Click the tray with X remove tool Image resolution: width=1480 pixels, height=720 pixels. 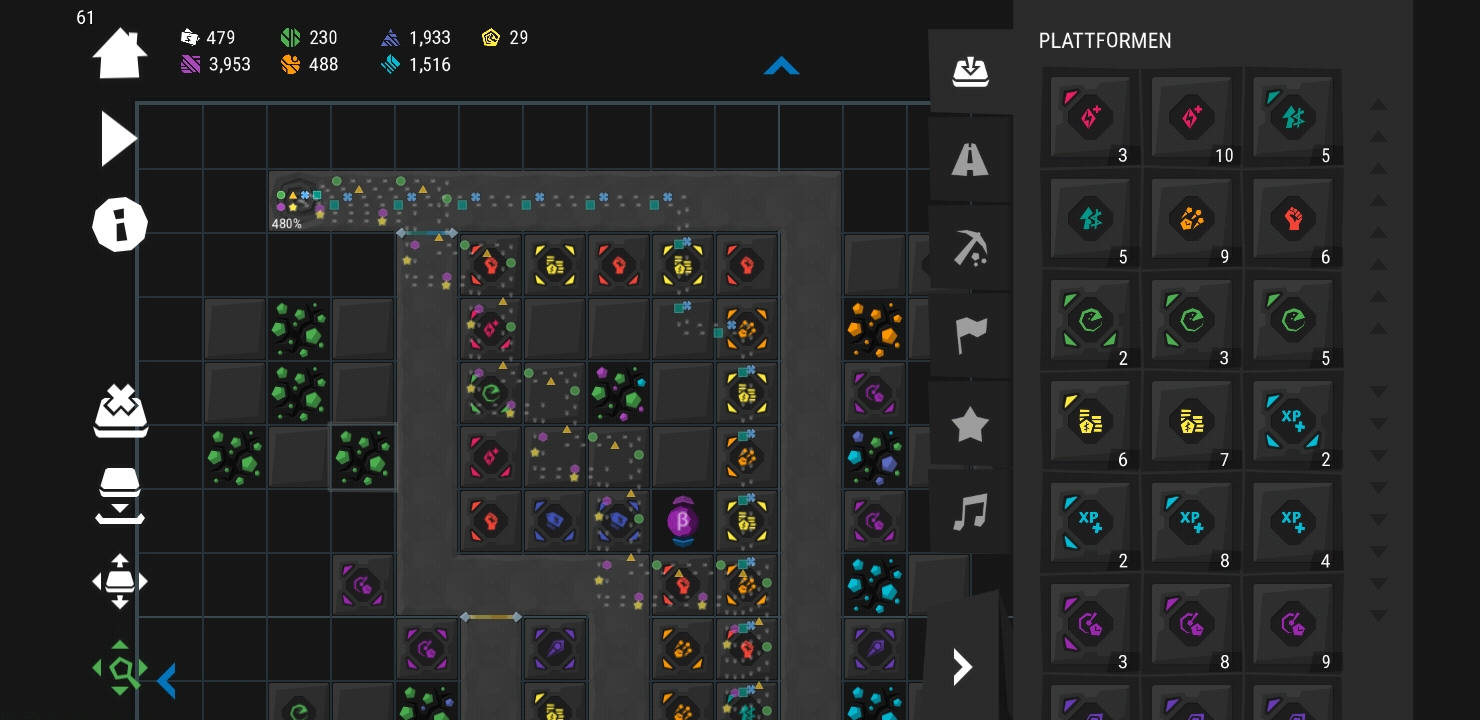[120, 410]
